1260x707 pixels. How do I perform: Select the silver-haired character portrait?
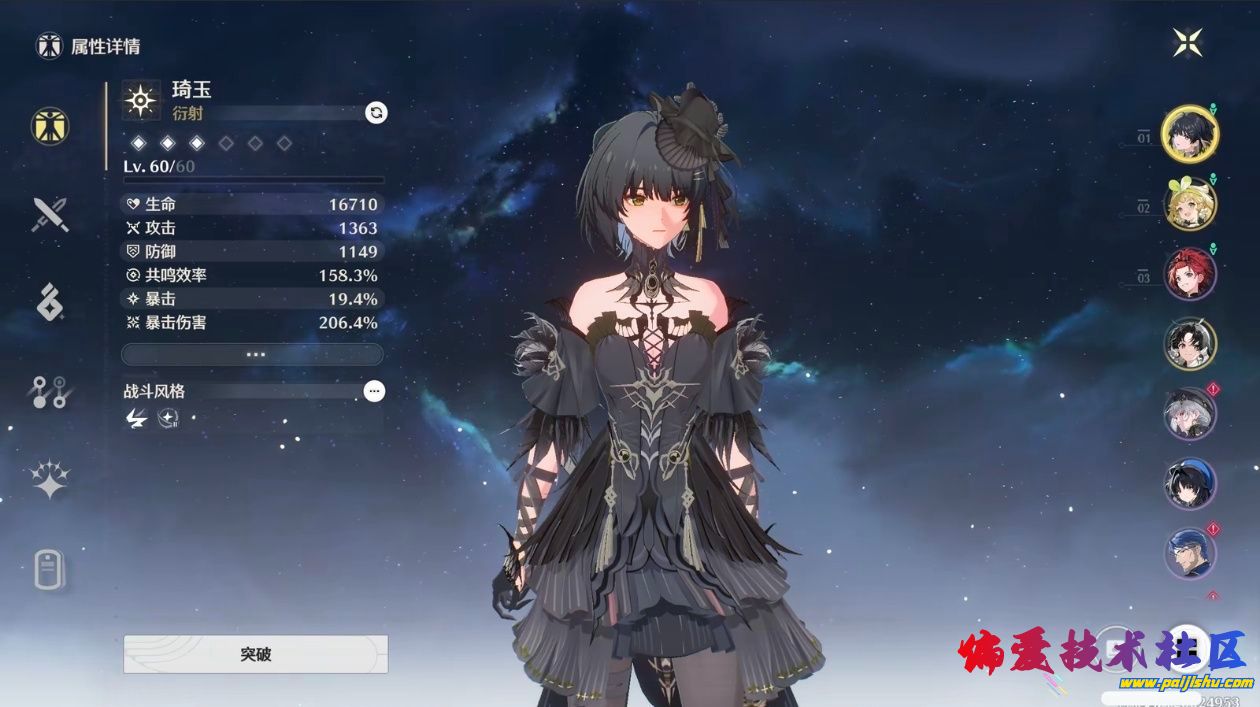coord(1189,413)
